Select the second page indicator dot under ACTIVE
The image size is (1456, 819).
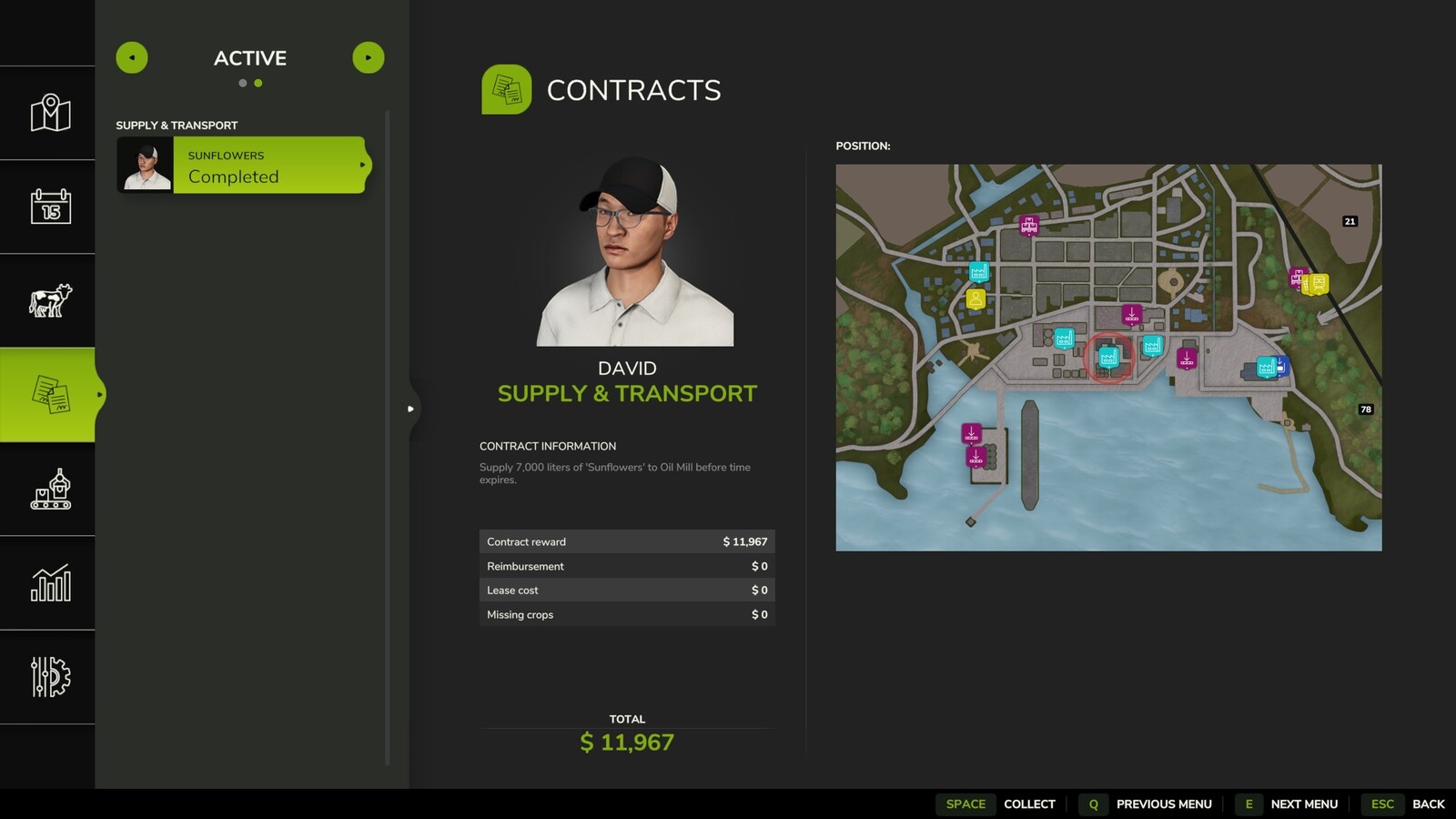pos(259,83)
